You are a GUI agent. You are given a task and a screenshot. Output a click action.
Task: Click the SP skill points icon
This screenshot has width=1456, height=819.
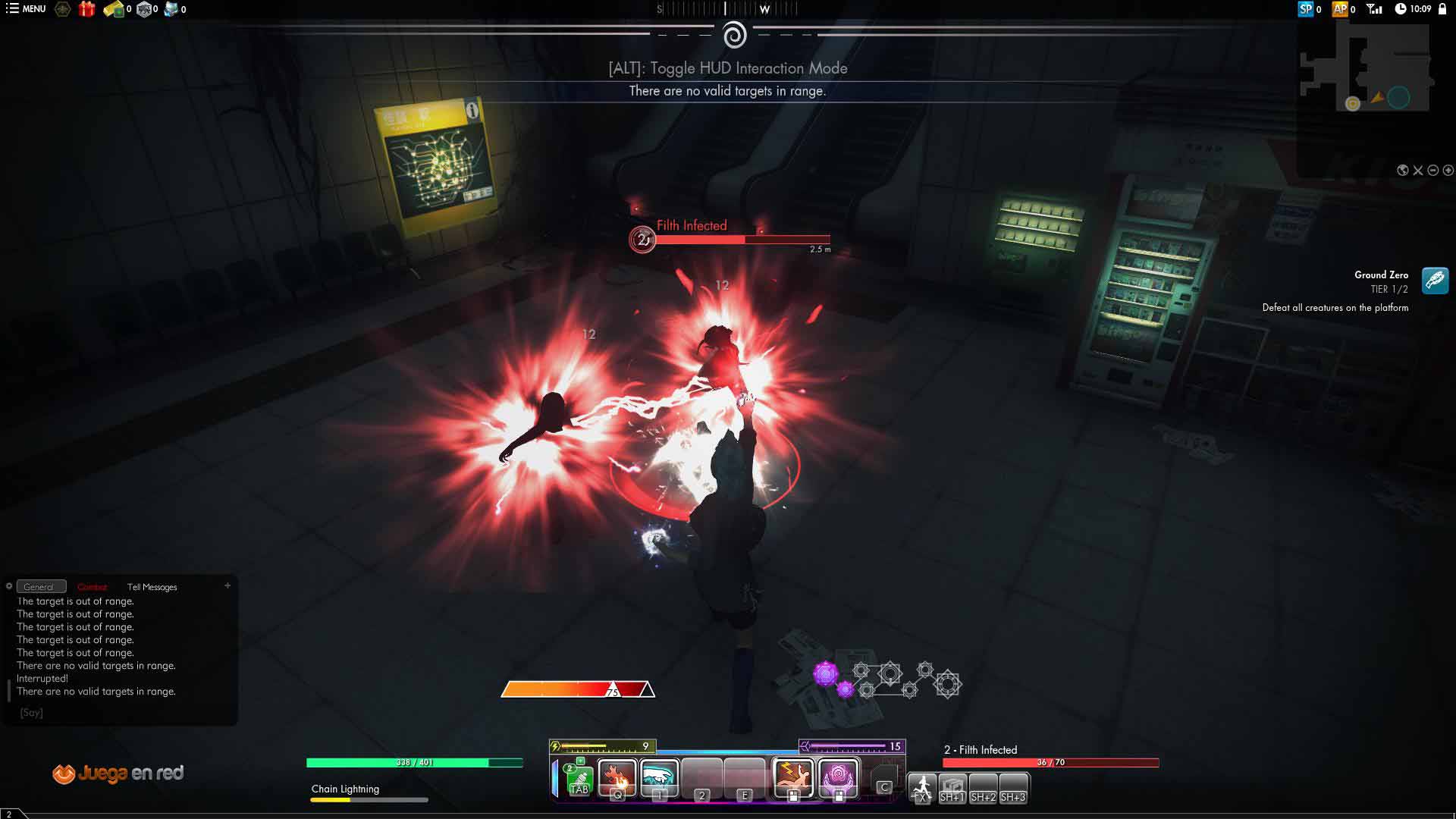pyautogui.click(x=1305, y=9)
